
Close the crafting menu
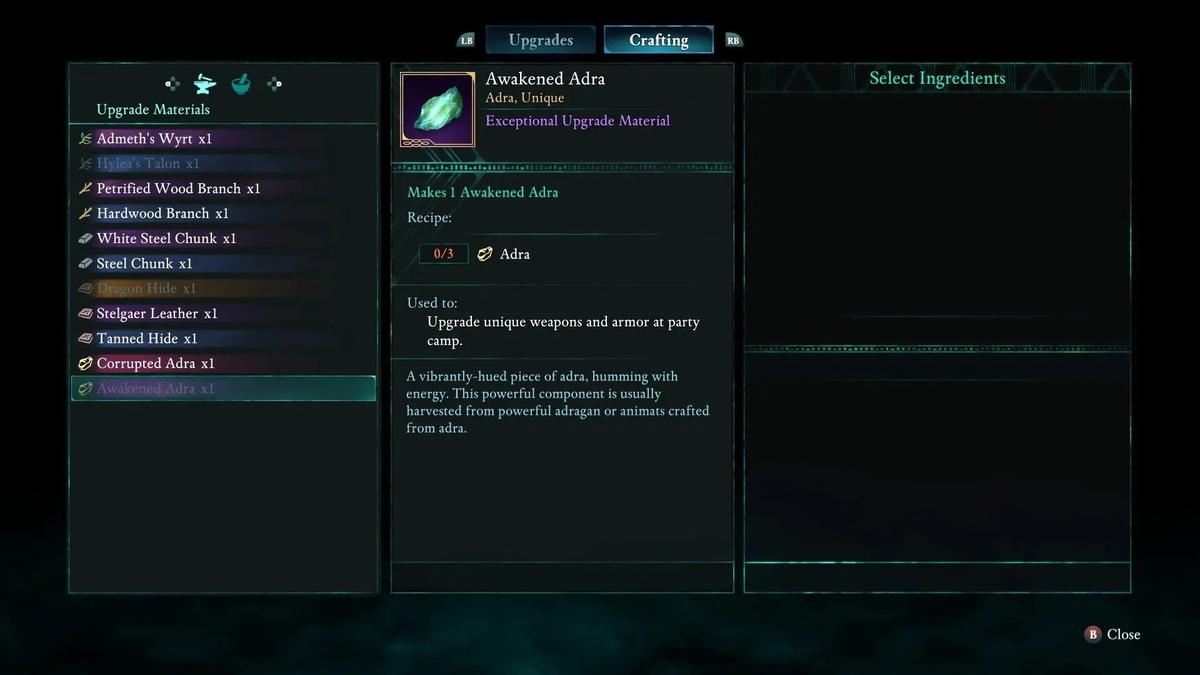click(1113, 634)
